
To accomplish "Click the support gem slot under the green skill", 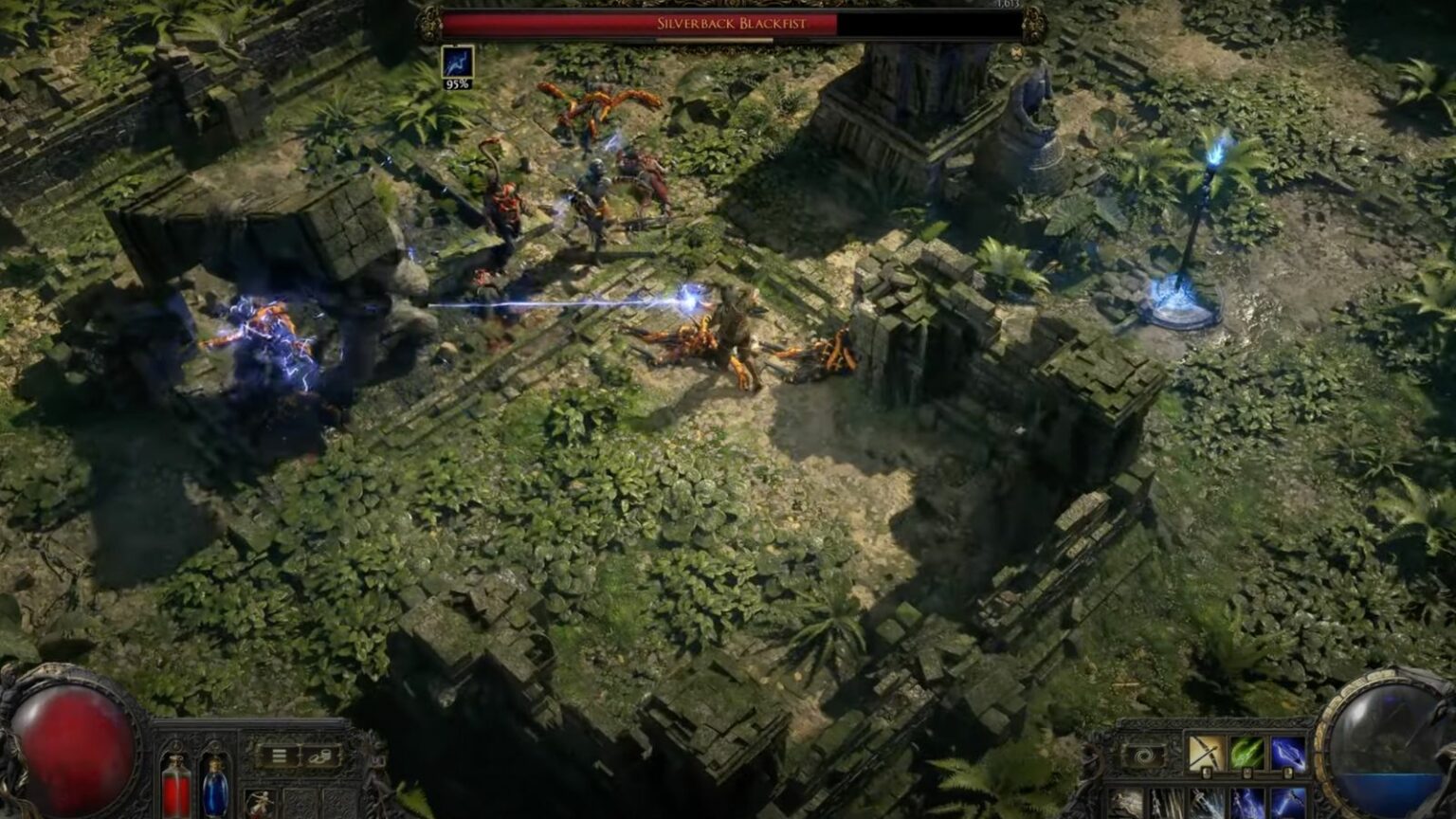I will pyautogui.click(x=1247, y=773).
